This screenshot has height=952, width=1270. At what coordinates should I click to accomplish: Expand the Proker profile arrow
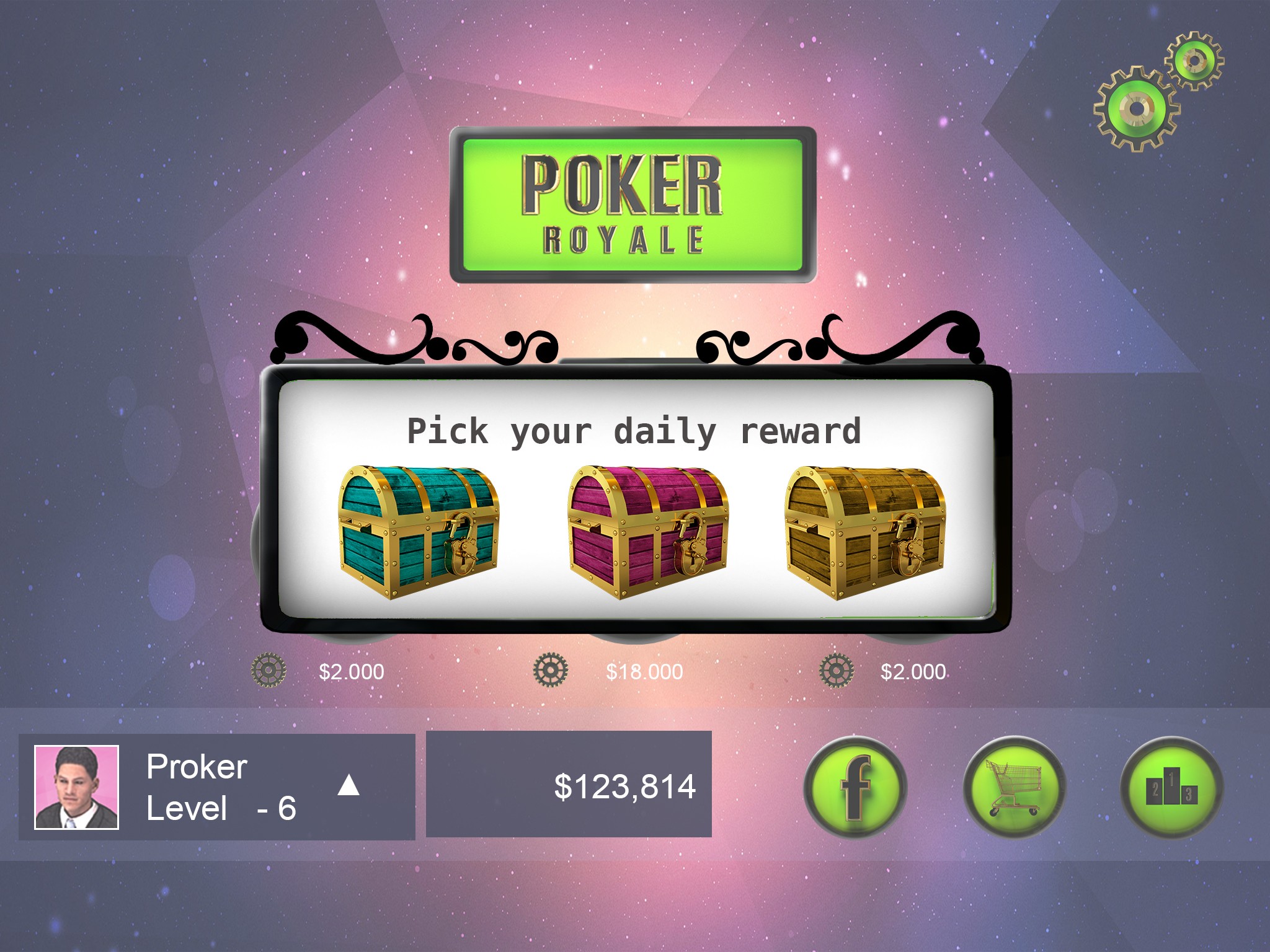tap(349, 785)
